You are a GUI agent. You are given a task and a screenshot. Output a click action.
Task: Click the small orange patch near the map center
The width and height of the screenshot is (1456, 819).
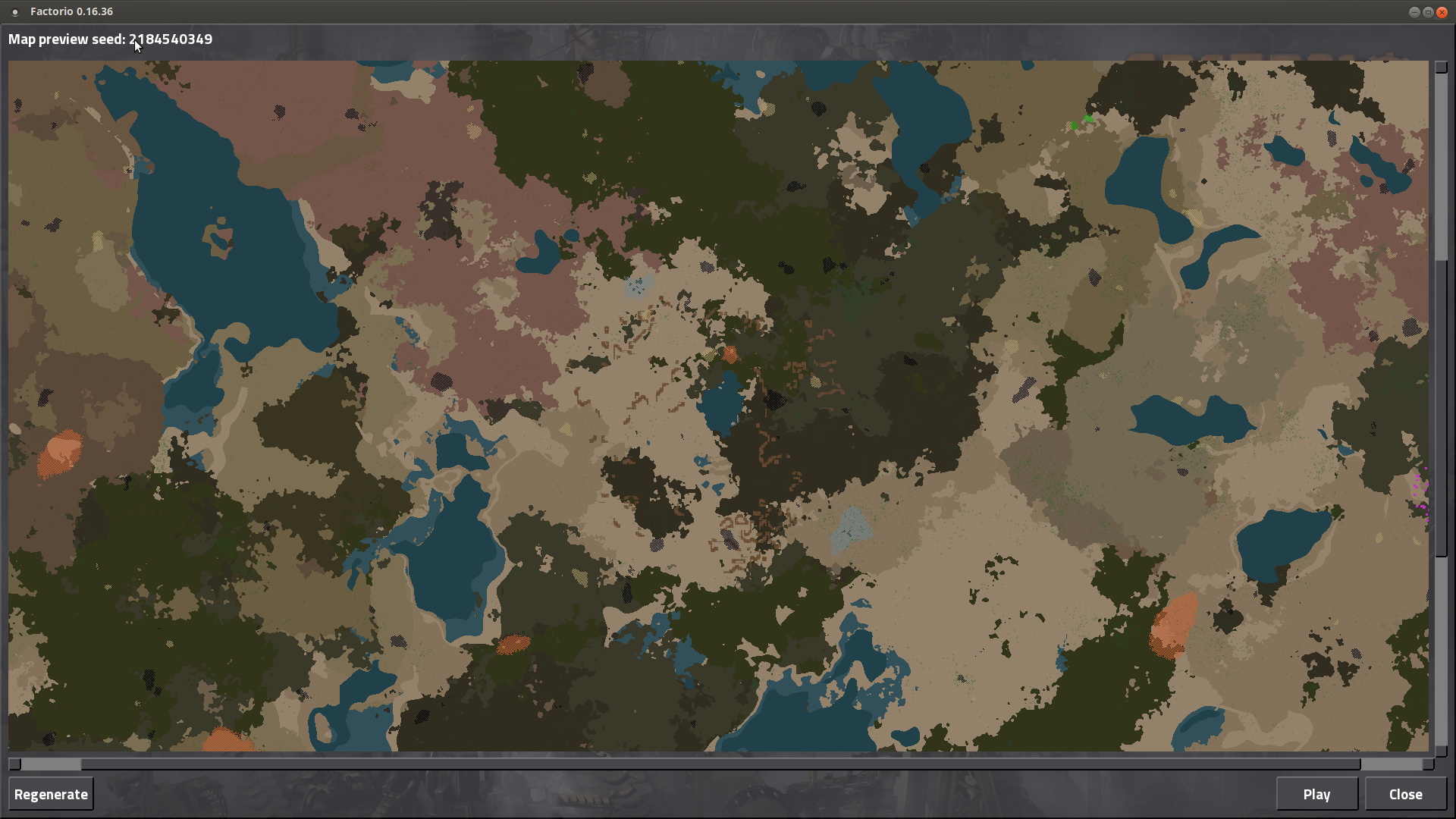[x=730, y=353]
